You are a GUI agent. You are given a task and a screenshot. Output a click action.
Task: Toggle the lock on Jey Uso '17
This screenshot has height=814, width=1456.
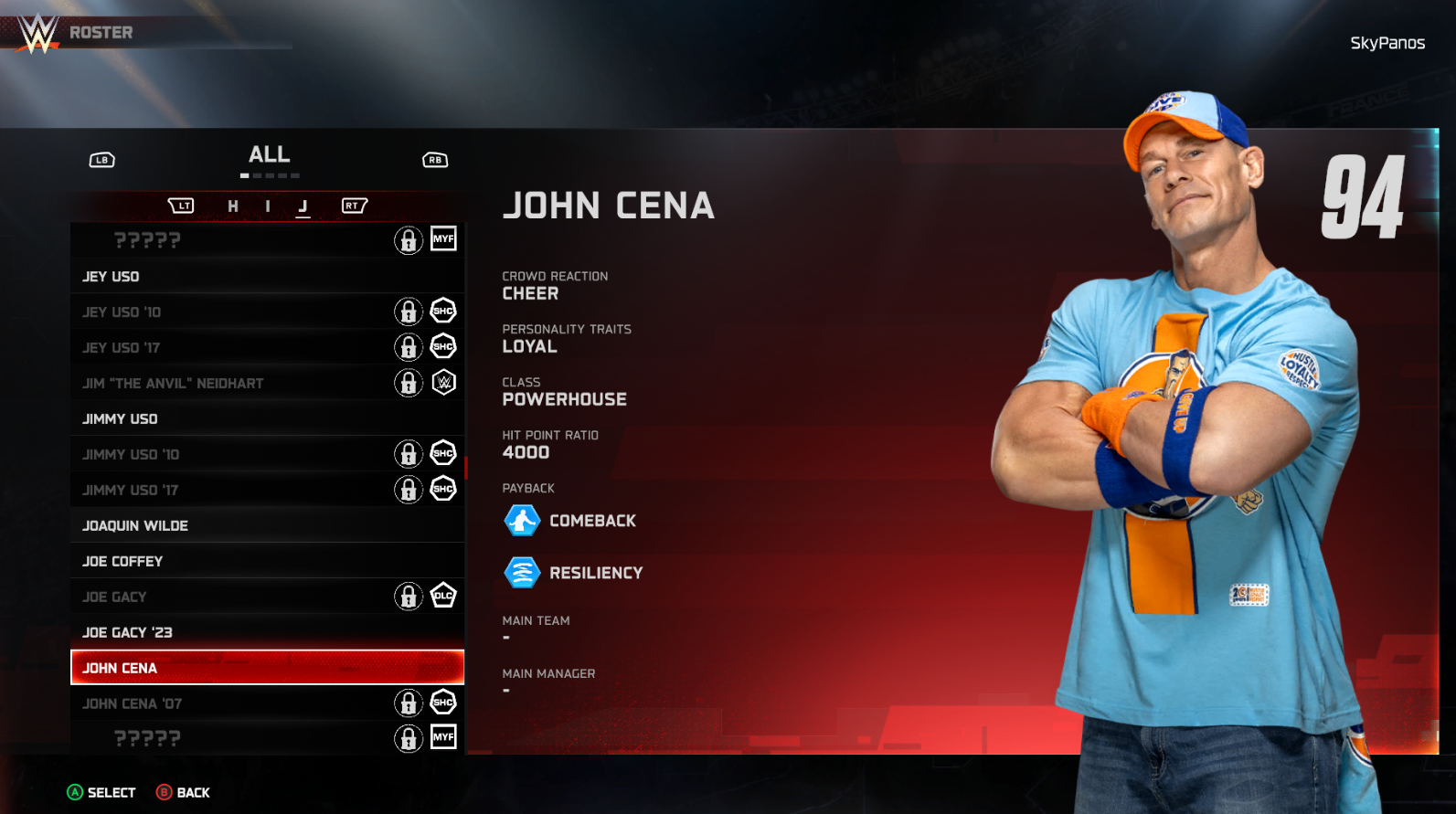coord(408,346)
